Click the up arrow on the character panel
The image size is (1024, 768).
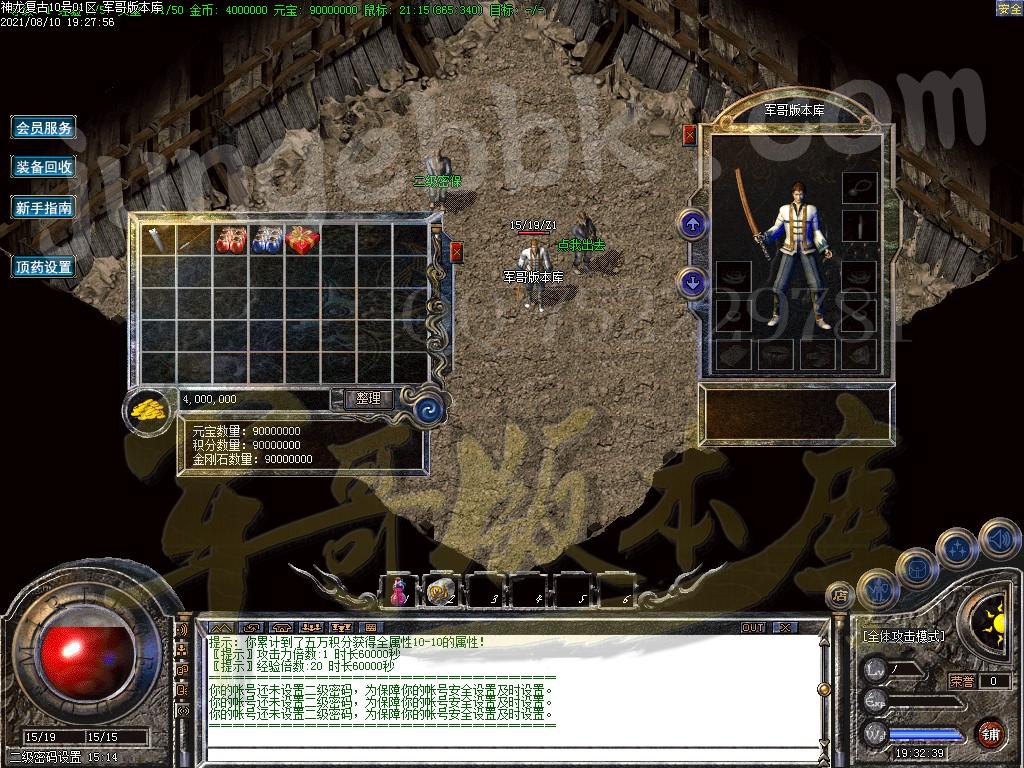click(x=692, y=224)
